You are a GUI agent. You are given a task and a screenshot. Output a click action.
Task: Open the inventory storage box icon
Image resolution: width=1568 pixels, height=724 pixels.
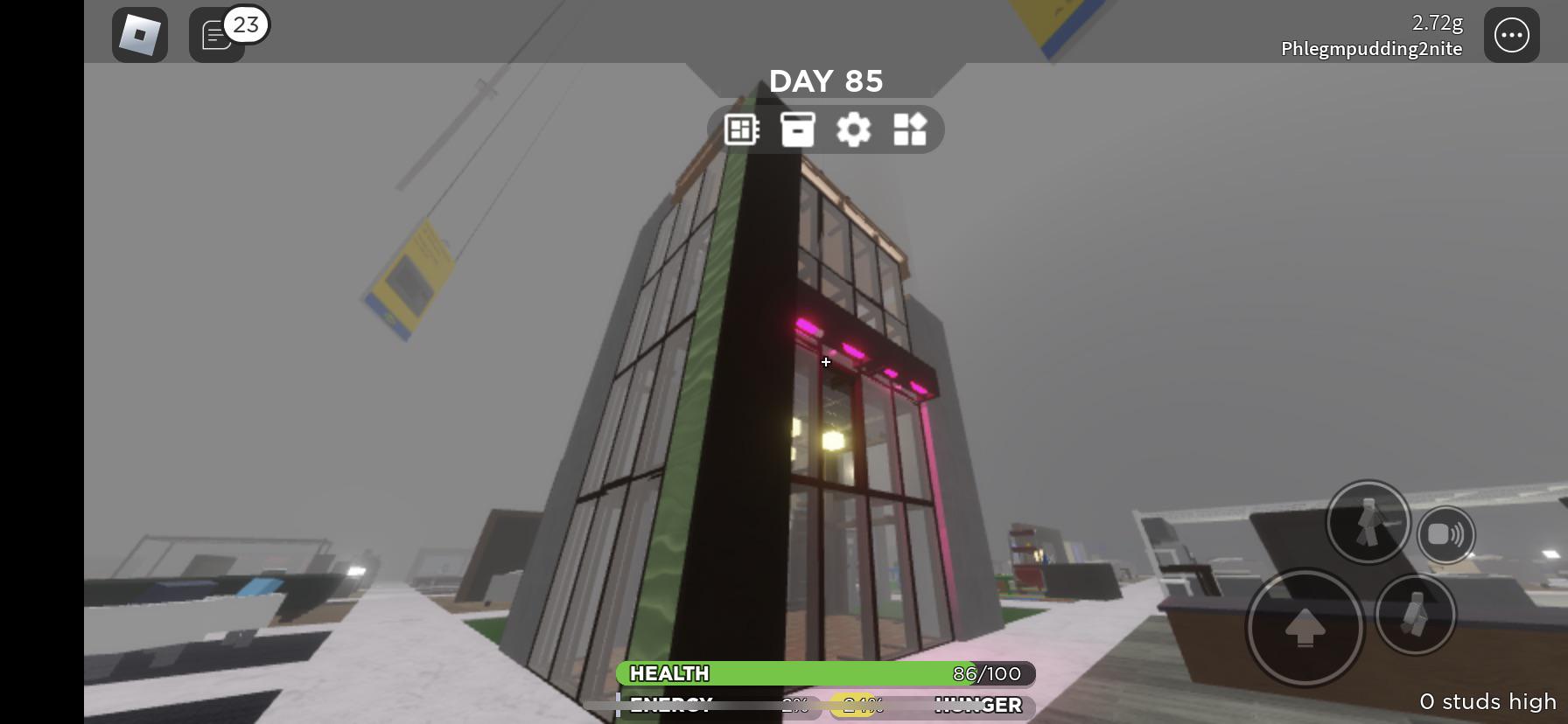pos(797,129)
